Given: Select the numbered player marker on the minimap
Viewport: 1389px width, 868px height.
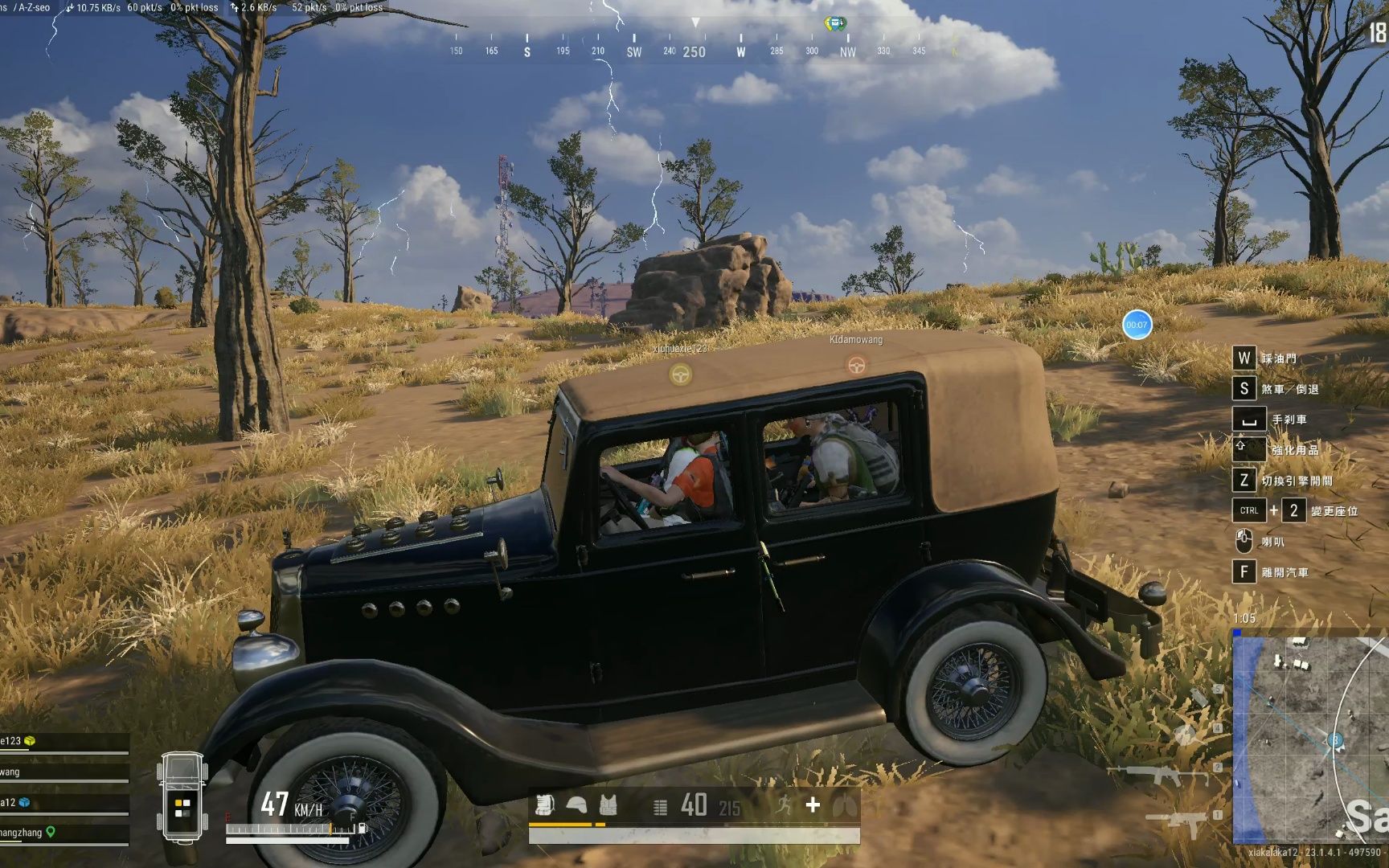Looking at the screenshot, I should coord(1335,740).
